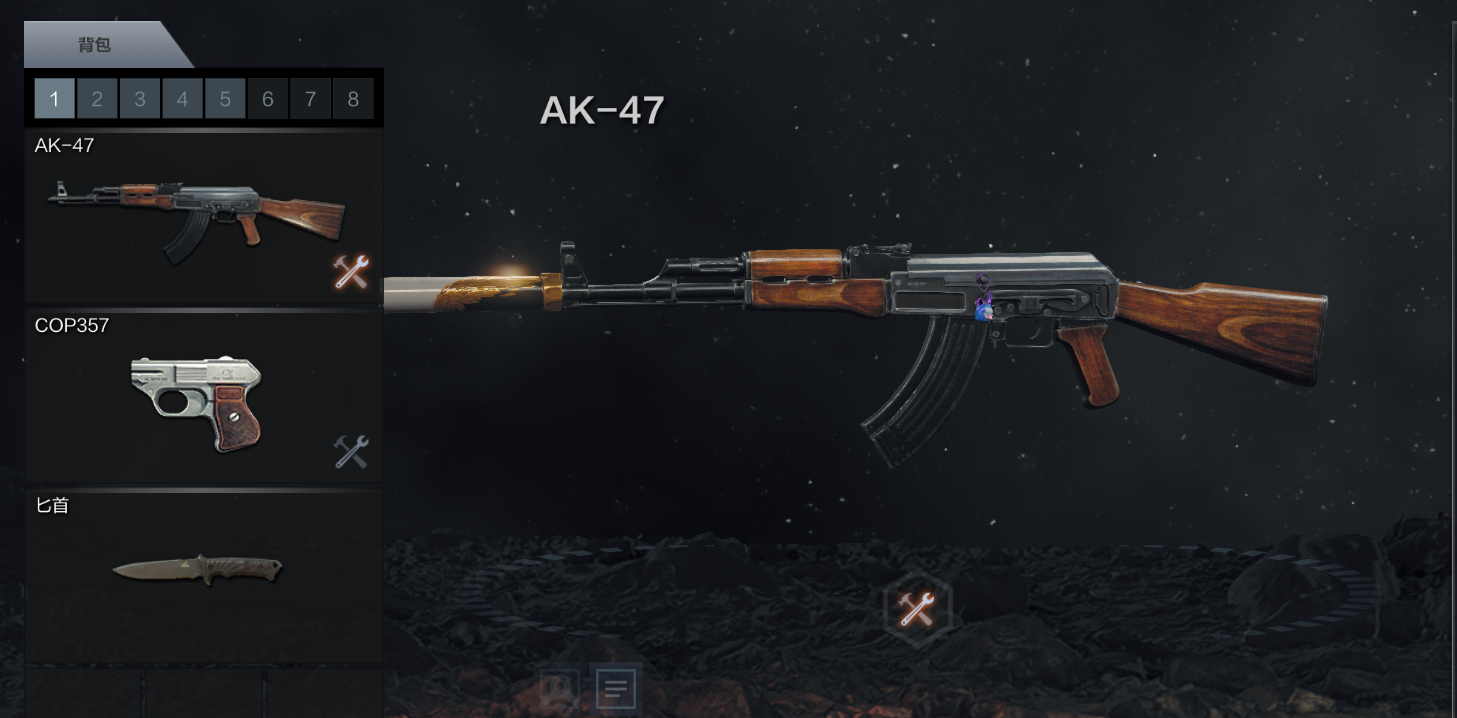
Task: Open COP357 slot's modification tools icon
Action: (x=351, y=452)
